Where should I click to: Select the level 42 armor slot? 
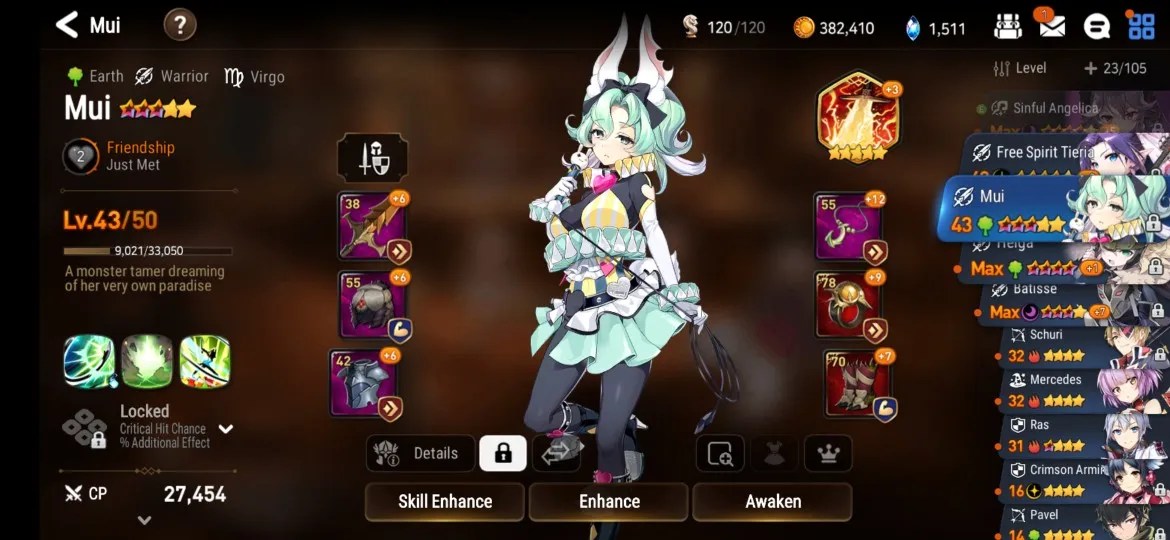click(364, 382)
